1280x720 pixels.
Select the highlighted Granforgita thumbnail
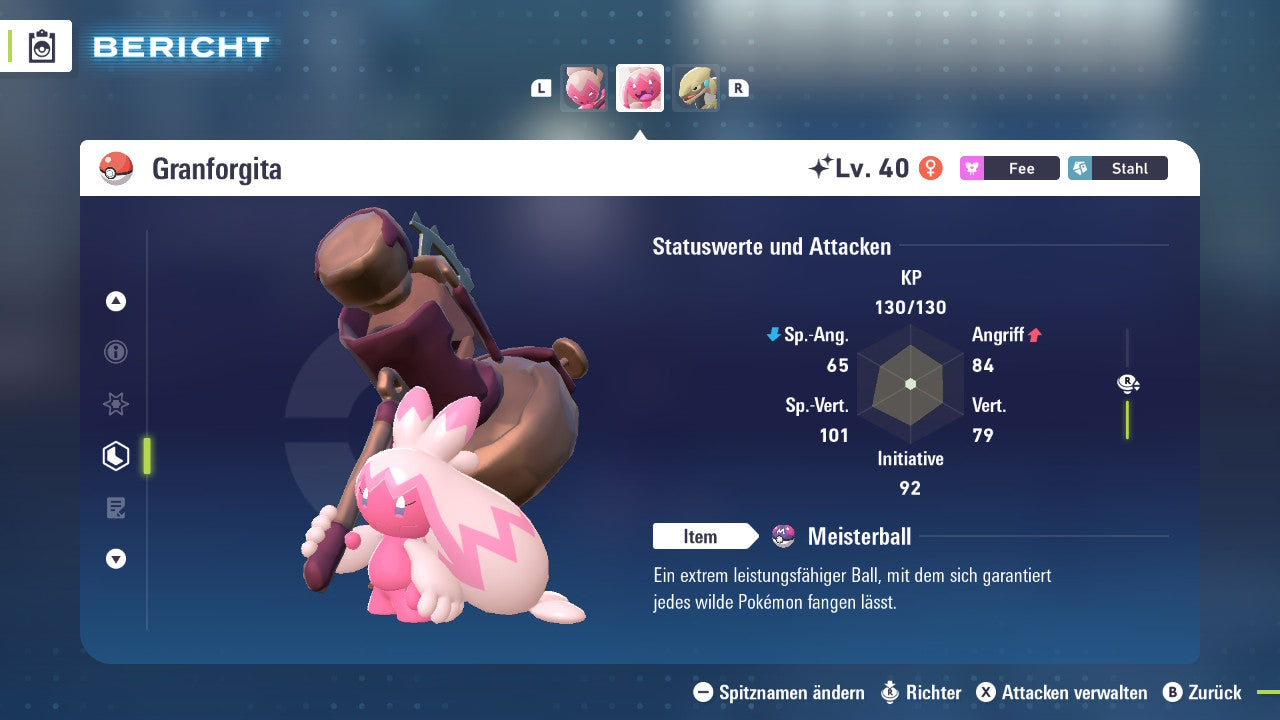point(640,88)
